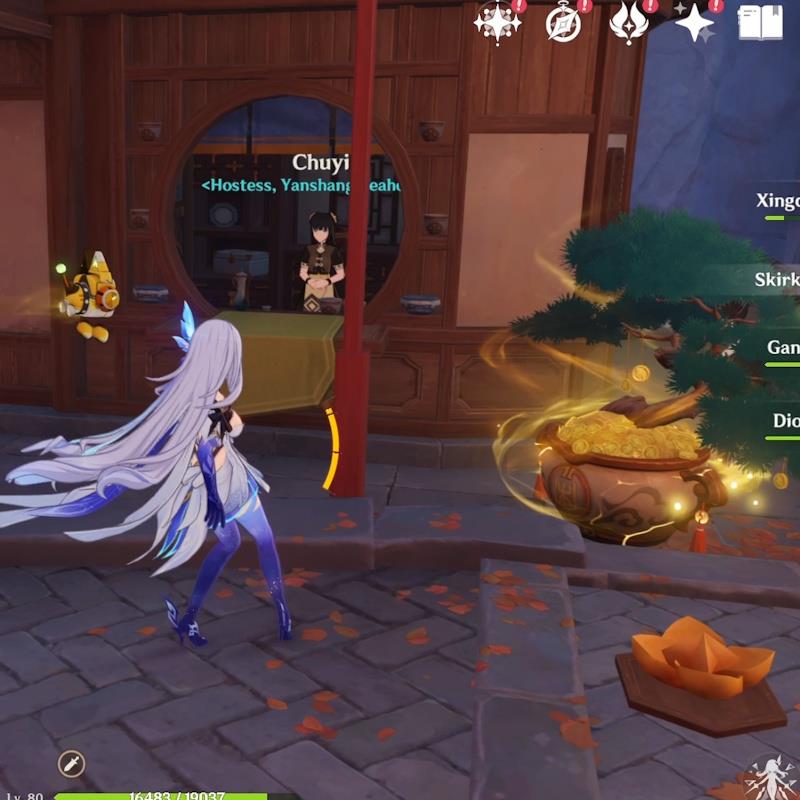This screenshot has height=800, width=800.
Task: Switch to party member Ganyu
Action: click(x=782, y=348)
